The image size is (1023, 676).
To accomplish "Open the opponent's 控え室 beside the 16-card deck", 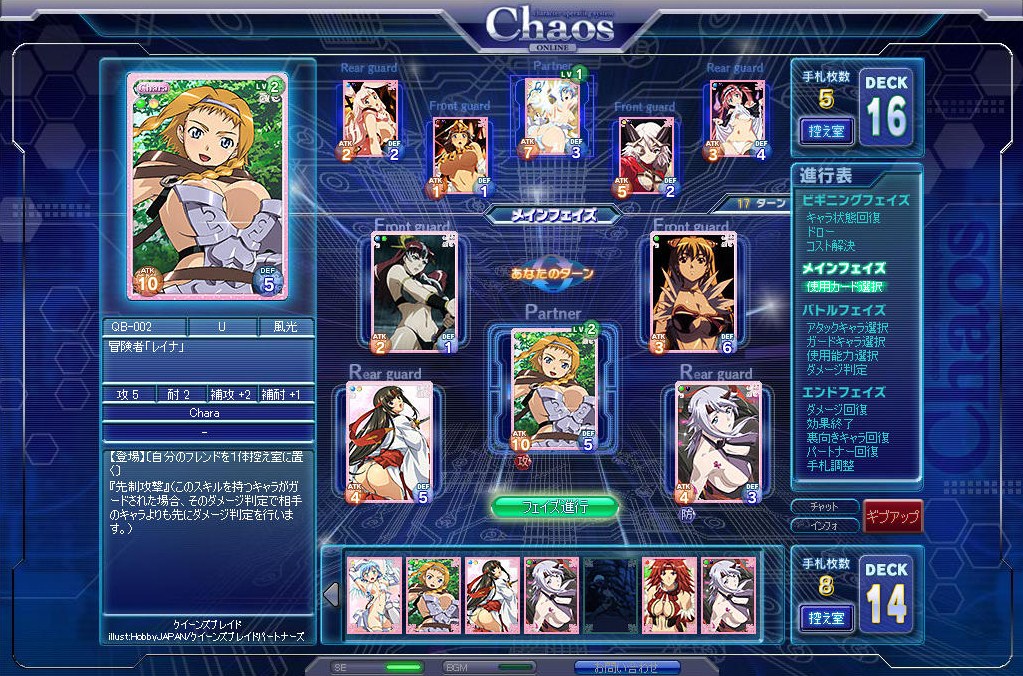I will [826, 129].
